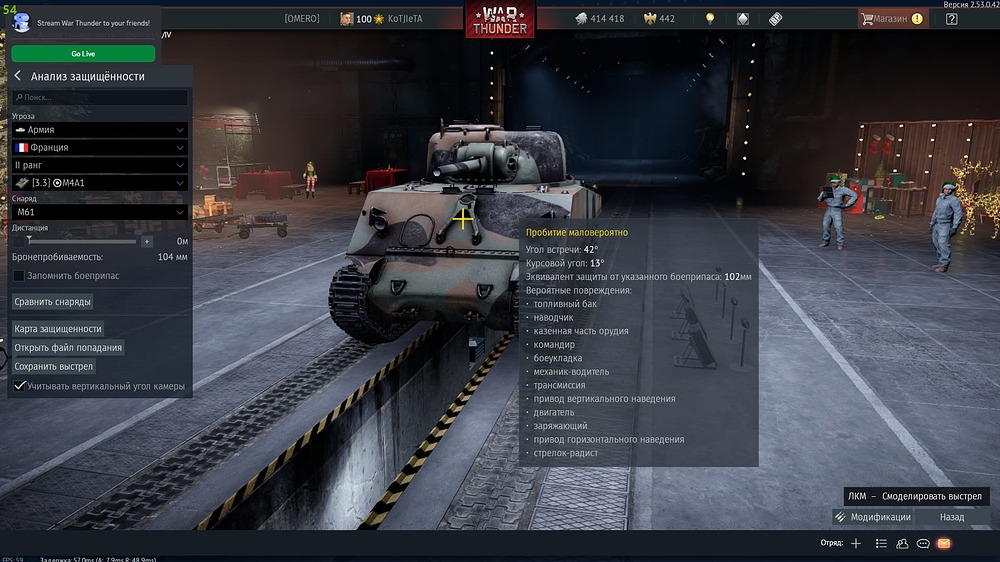Click the Назад back button
1000x562 pixels.
[x=952, y=517]
